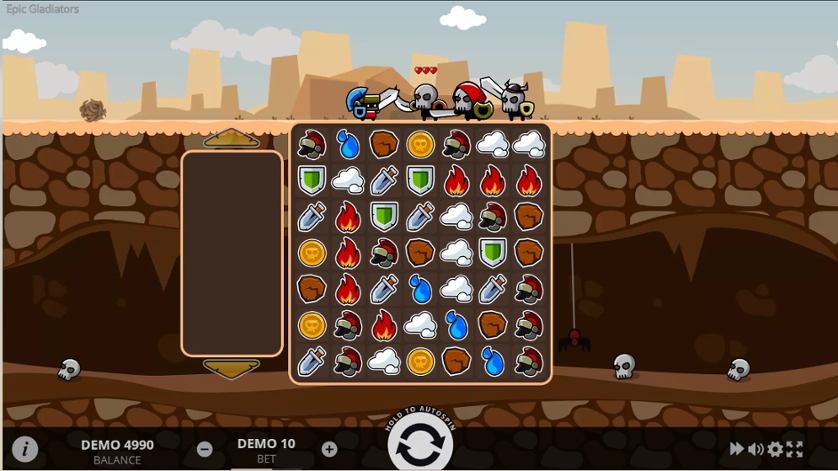Switch the game to fullscreen
Viewport: 838px width, 471px height.
[795, 450]
